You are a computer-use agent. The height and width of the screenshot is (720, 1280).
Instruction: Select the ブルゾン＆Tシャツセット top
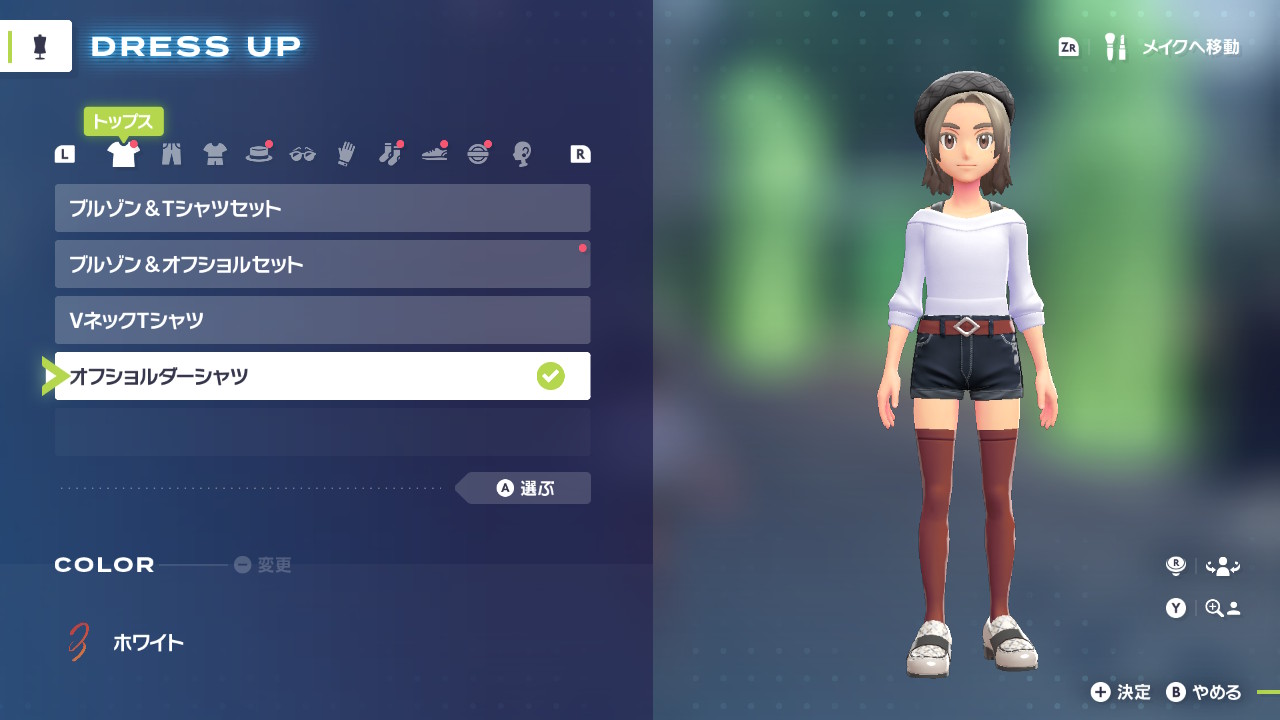(x=322, y=208)
